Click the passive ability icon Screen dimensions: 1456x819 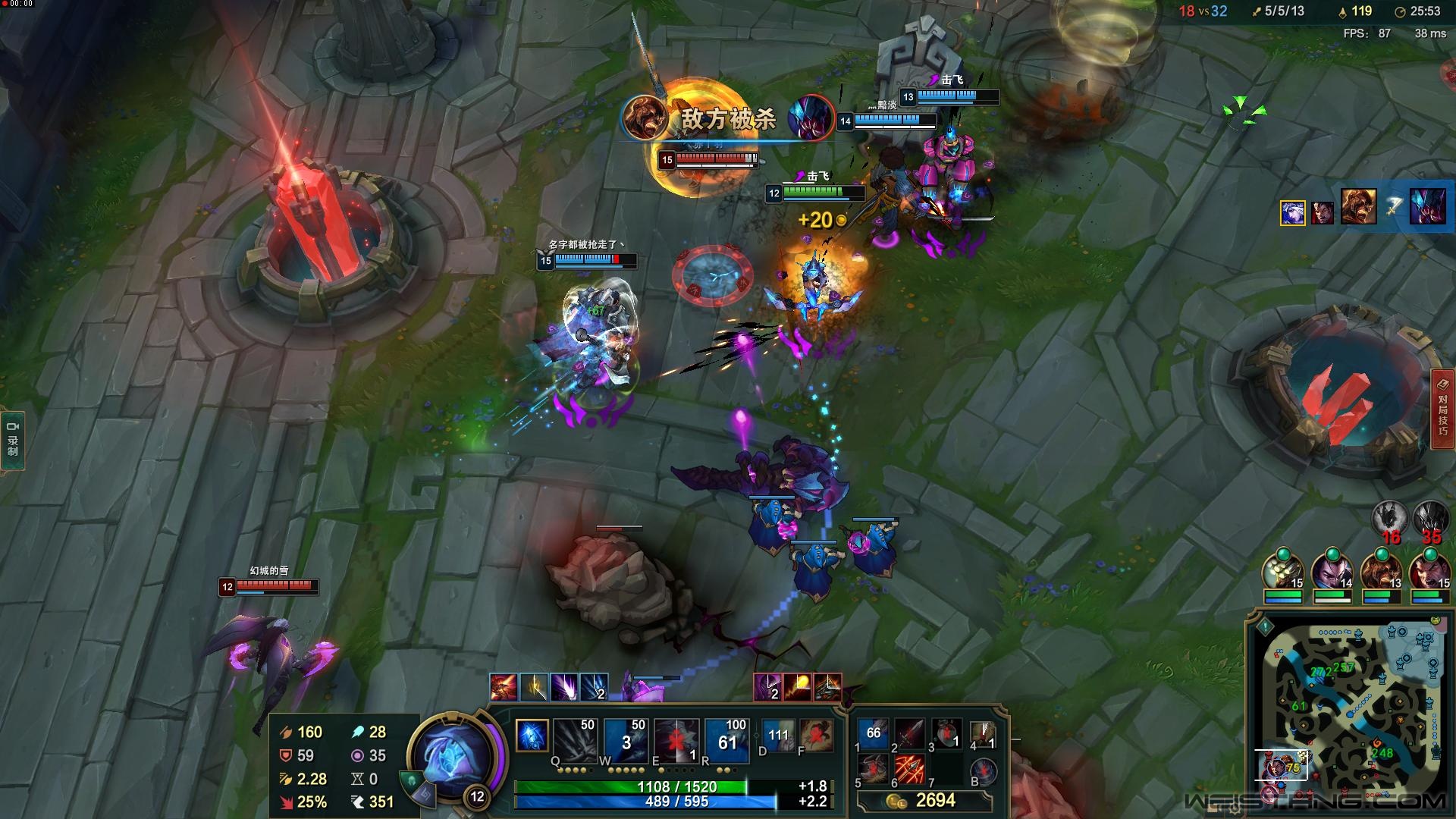coord(532,735)
